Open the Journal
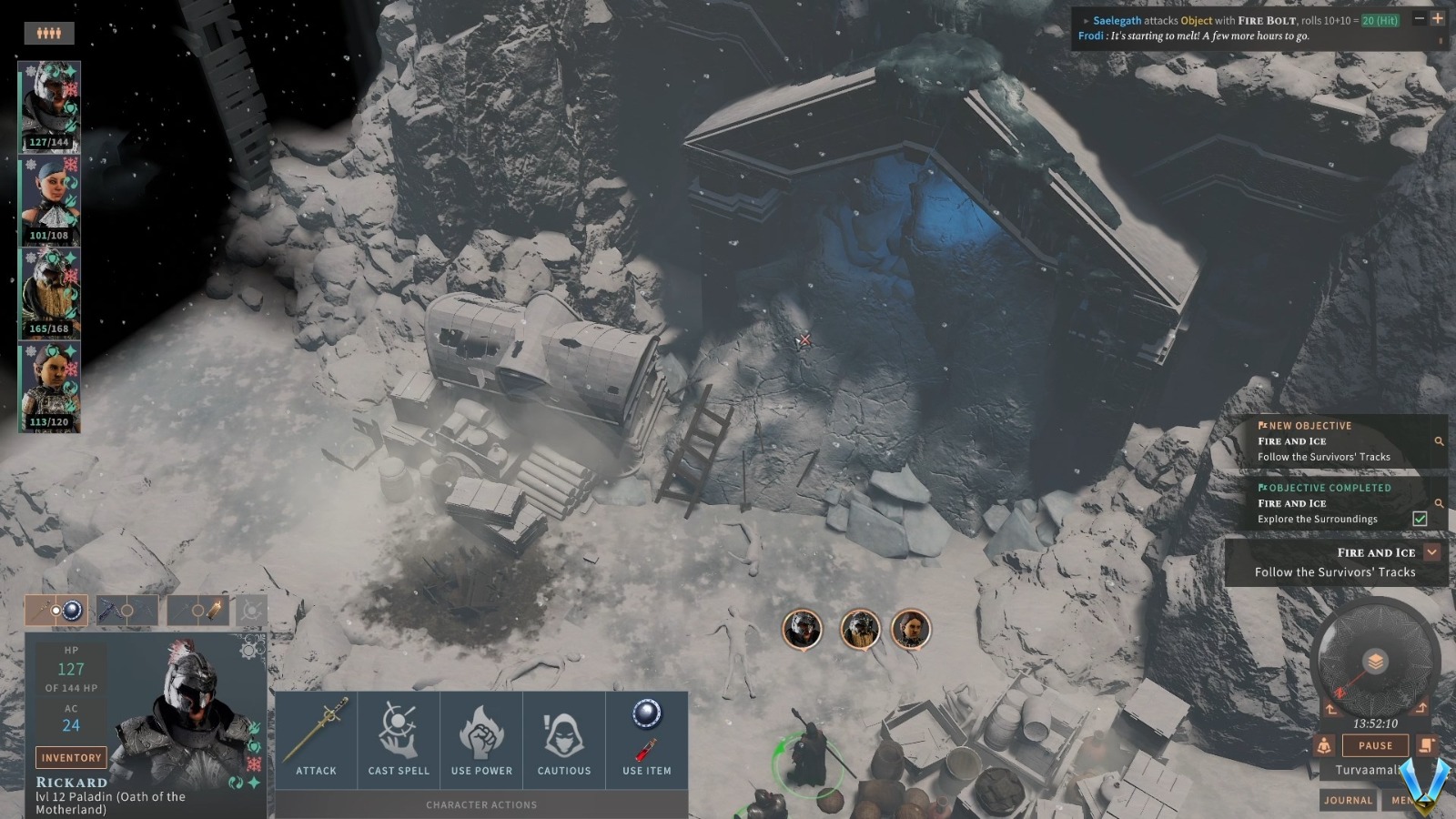 pyautogui.click(x=1348, y=800)
